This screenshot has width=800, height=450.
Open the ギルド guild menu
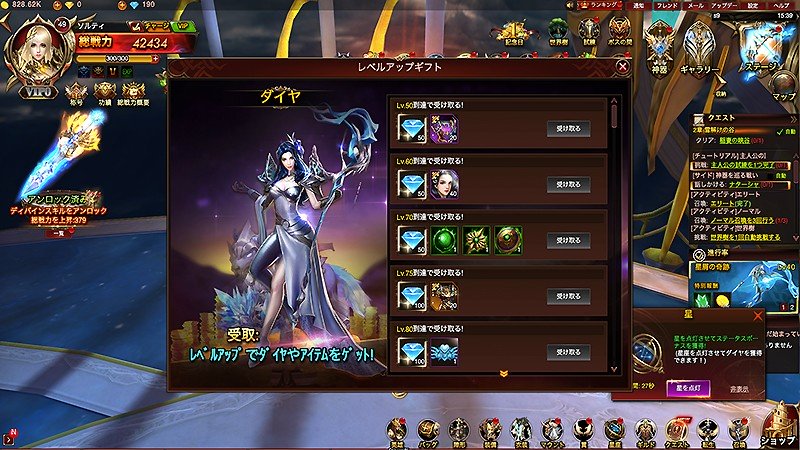click(x=645, y=431)
